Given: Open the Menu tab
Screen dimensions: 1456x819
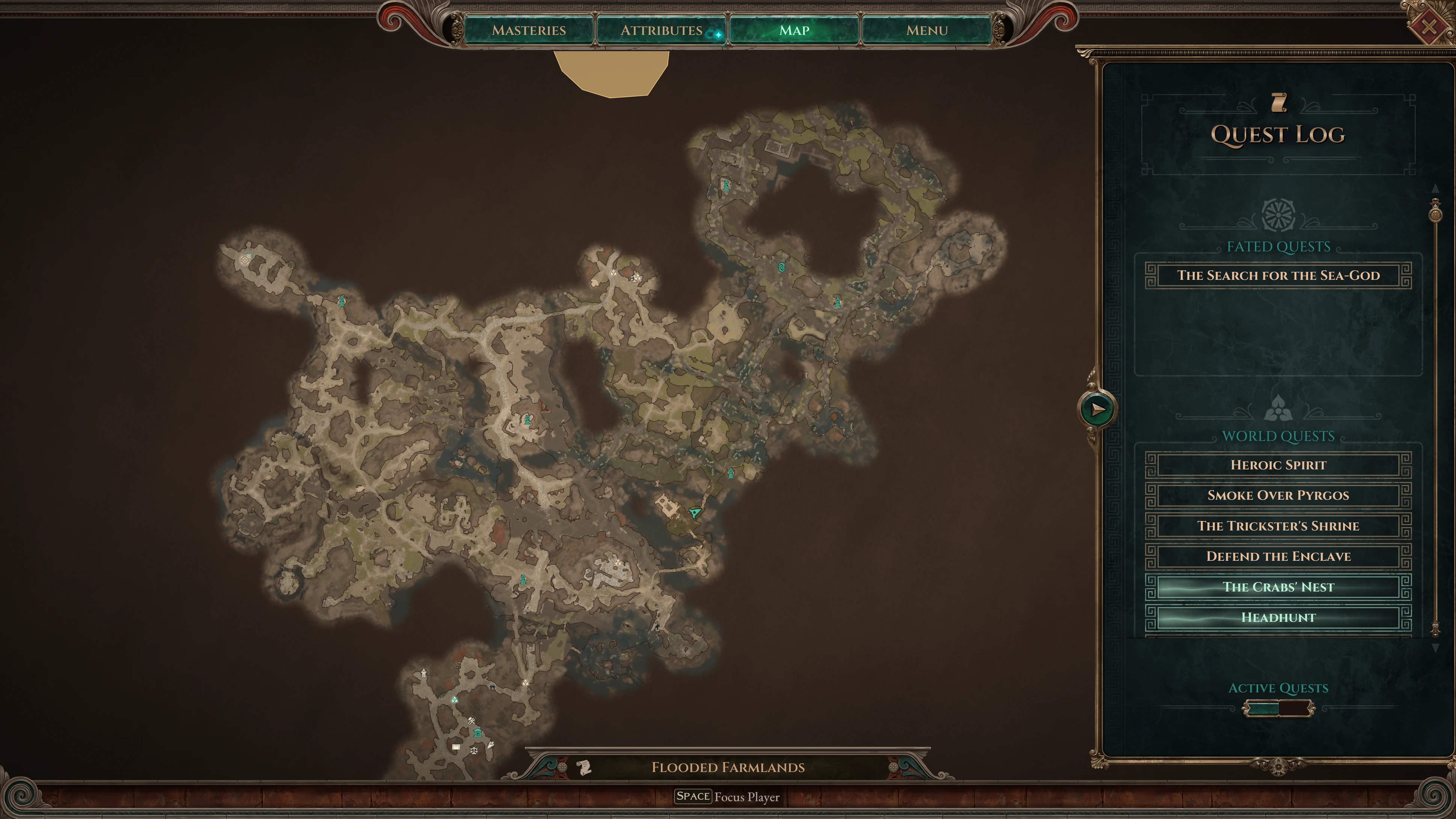Looking at the screenshot, I should coord(926,30).
